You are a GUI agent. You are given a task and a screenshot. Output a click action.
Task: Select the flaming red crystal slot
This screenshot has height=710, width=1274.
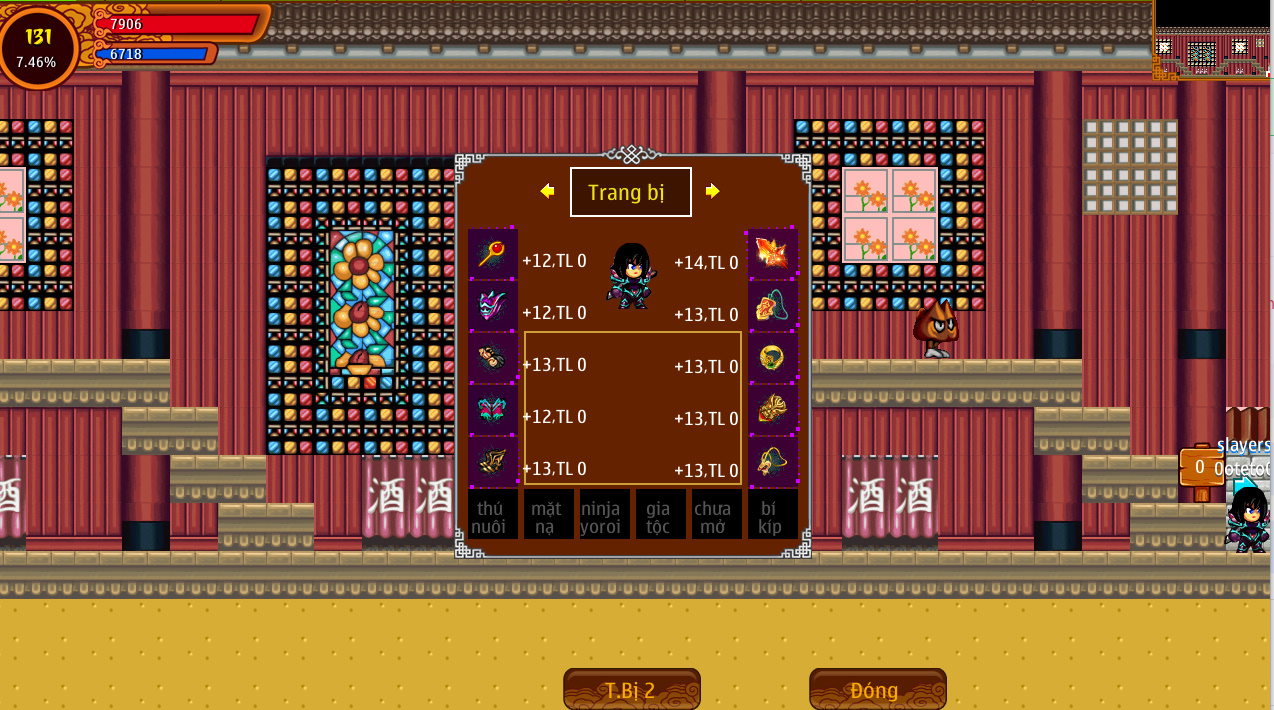tap(773, 254)
